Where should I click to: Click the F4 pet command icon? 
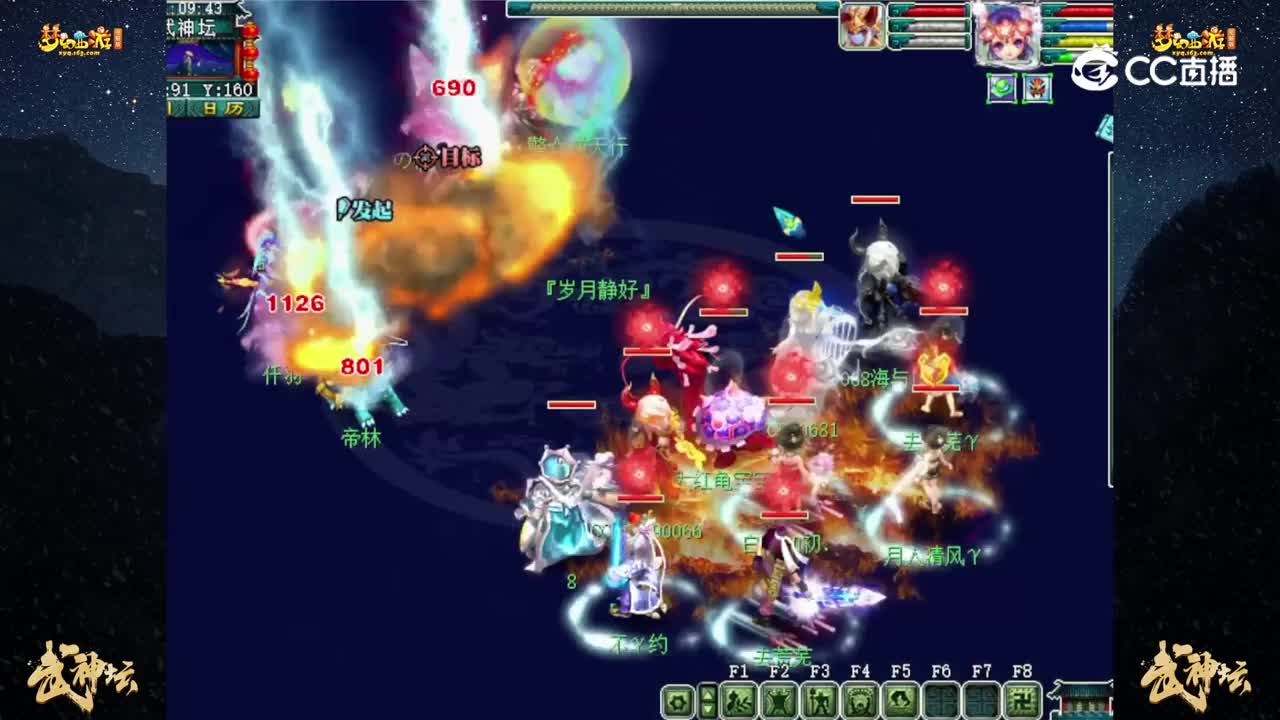(x=860, y=702)
